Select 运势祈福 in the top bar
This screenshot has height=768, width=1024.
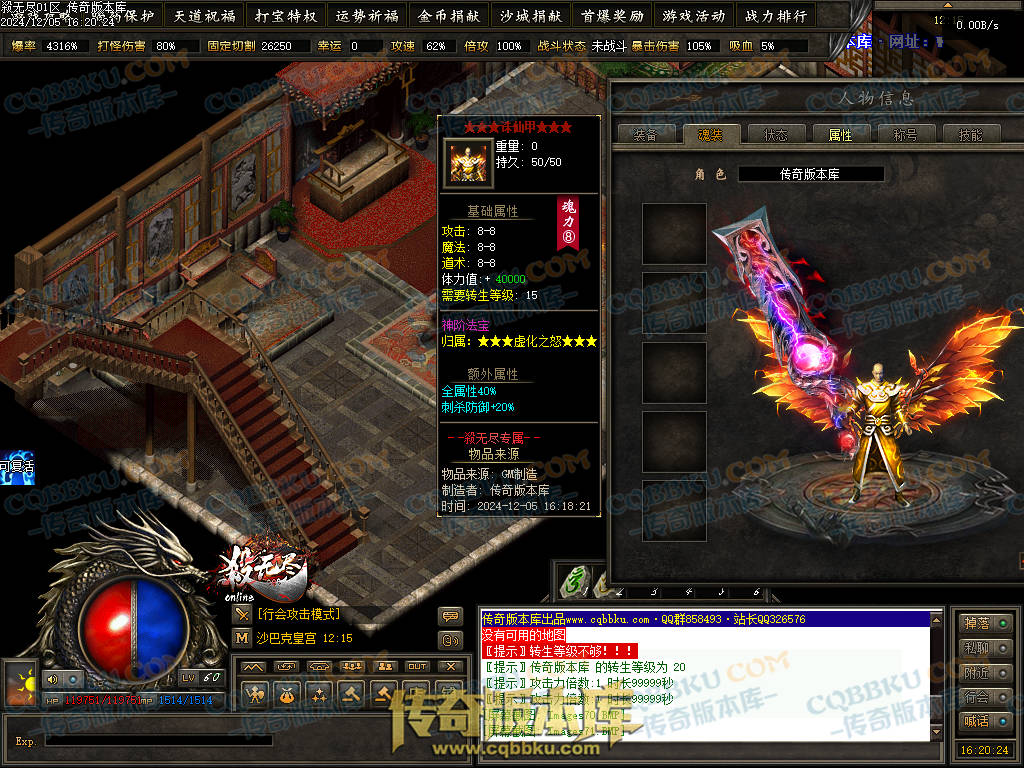coord(367,16)
